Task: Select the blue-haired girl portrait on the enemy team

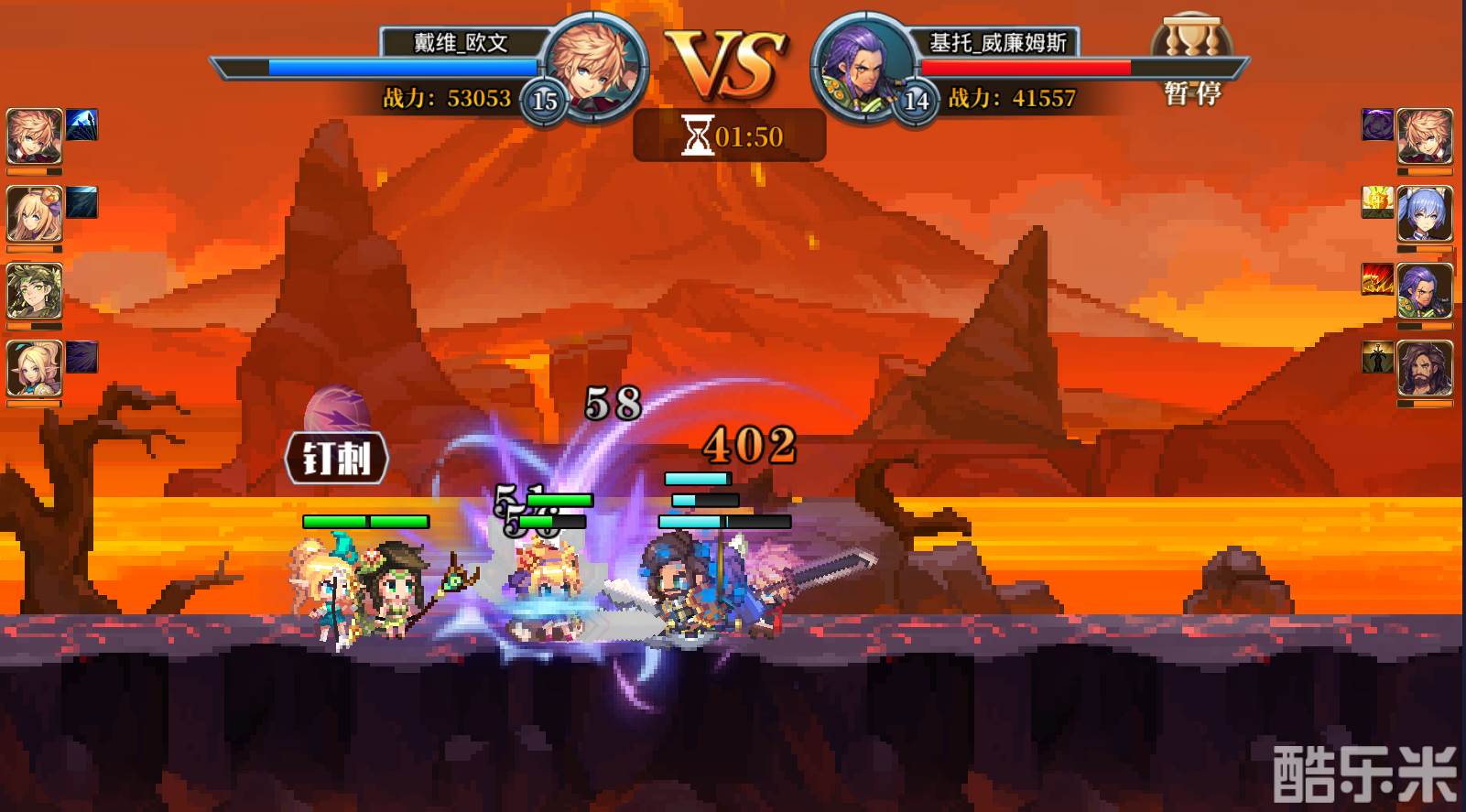Action: point(1424,213)
